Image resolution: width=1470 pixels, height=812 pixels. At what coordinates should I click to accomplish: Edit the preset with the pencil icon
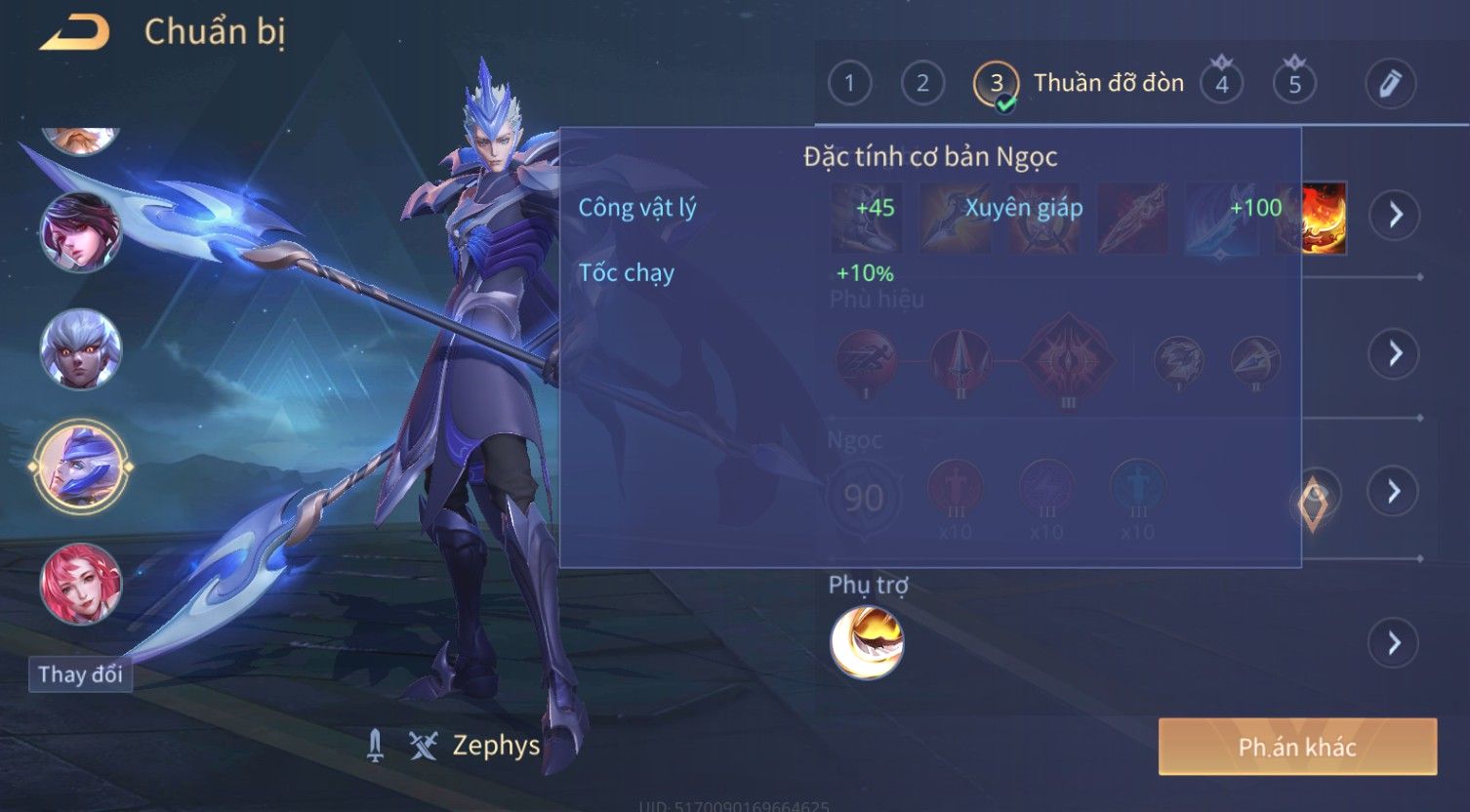point(1390,84)
